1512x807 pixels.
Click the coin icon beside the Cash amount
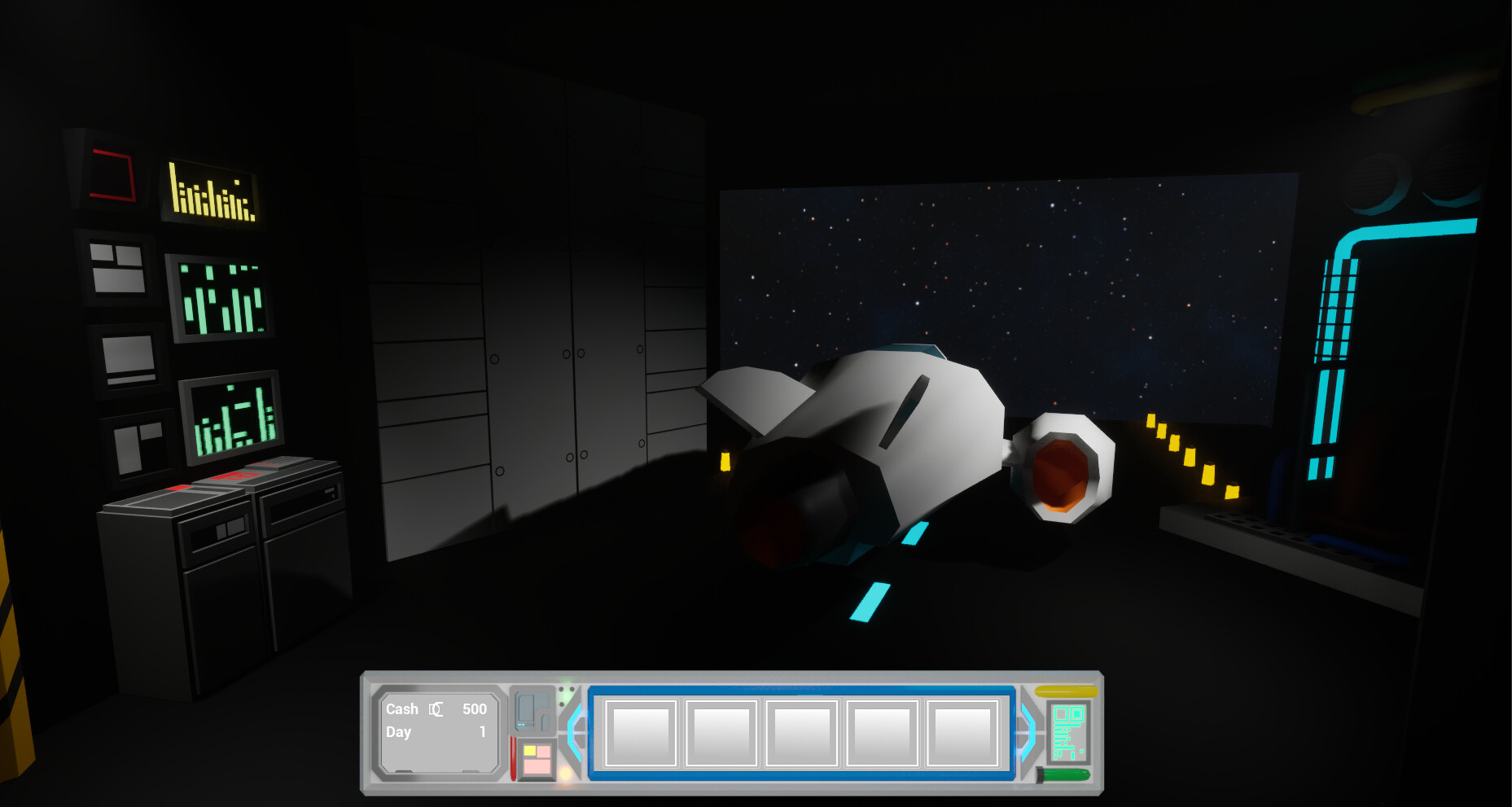(436, 709)
